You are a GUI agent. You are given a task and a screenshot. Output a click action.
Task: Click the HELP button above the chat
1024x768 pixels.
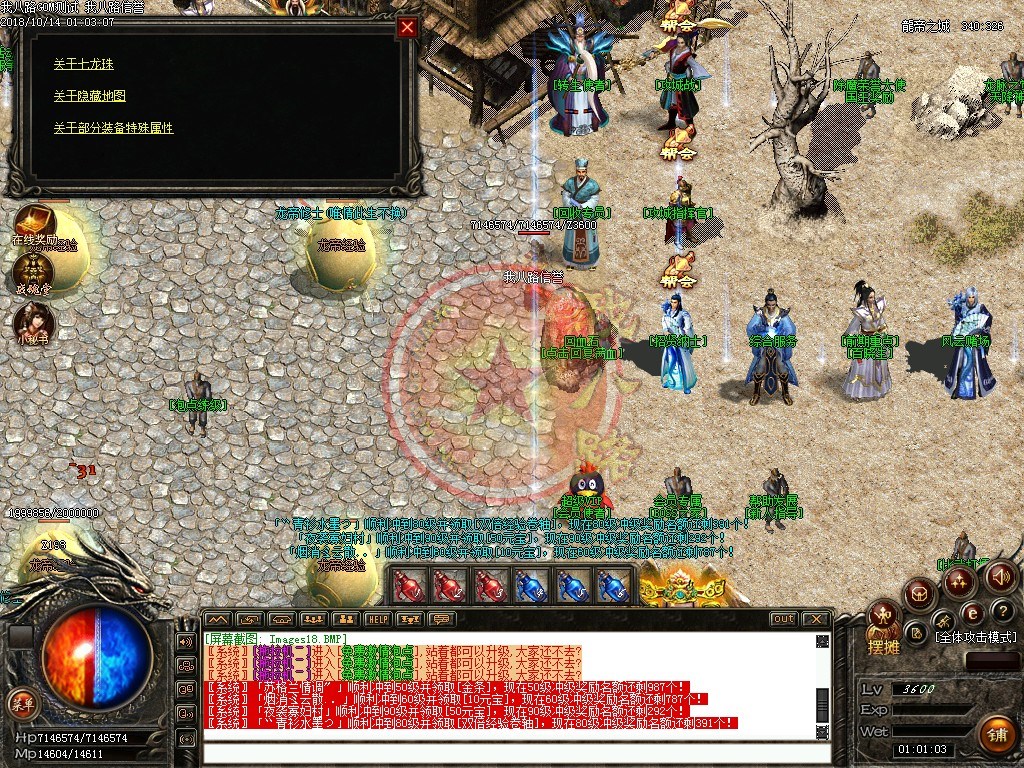tap(377, 619)
